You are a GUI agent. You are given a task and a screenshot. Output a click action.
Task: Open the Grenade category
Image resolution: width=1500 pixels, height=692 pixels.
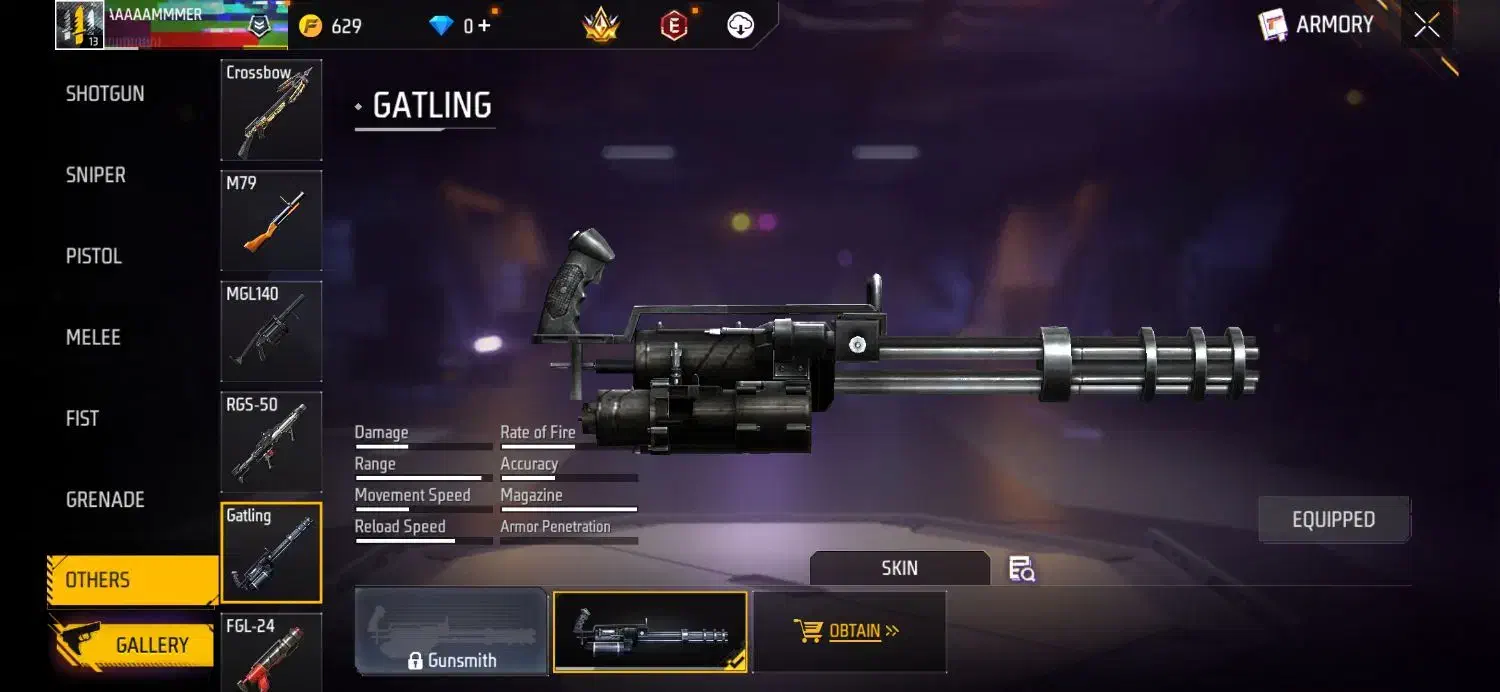click(x=105, y=499)
